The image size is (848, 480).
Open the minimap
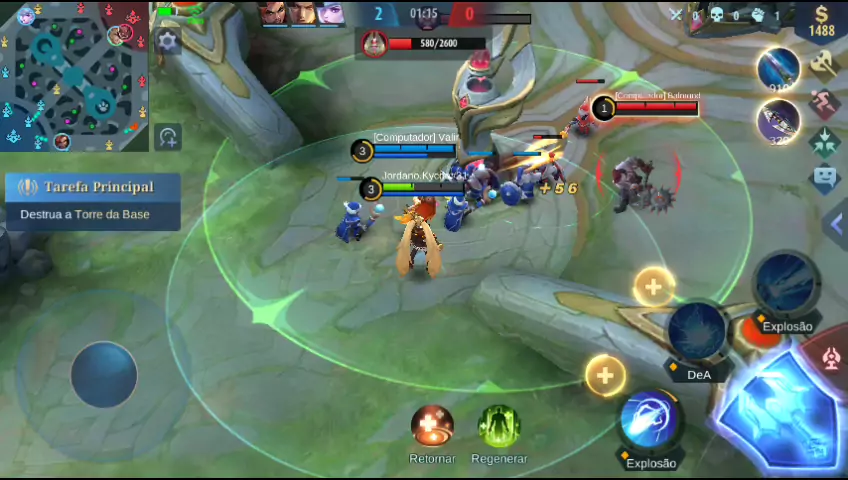74,76
